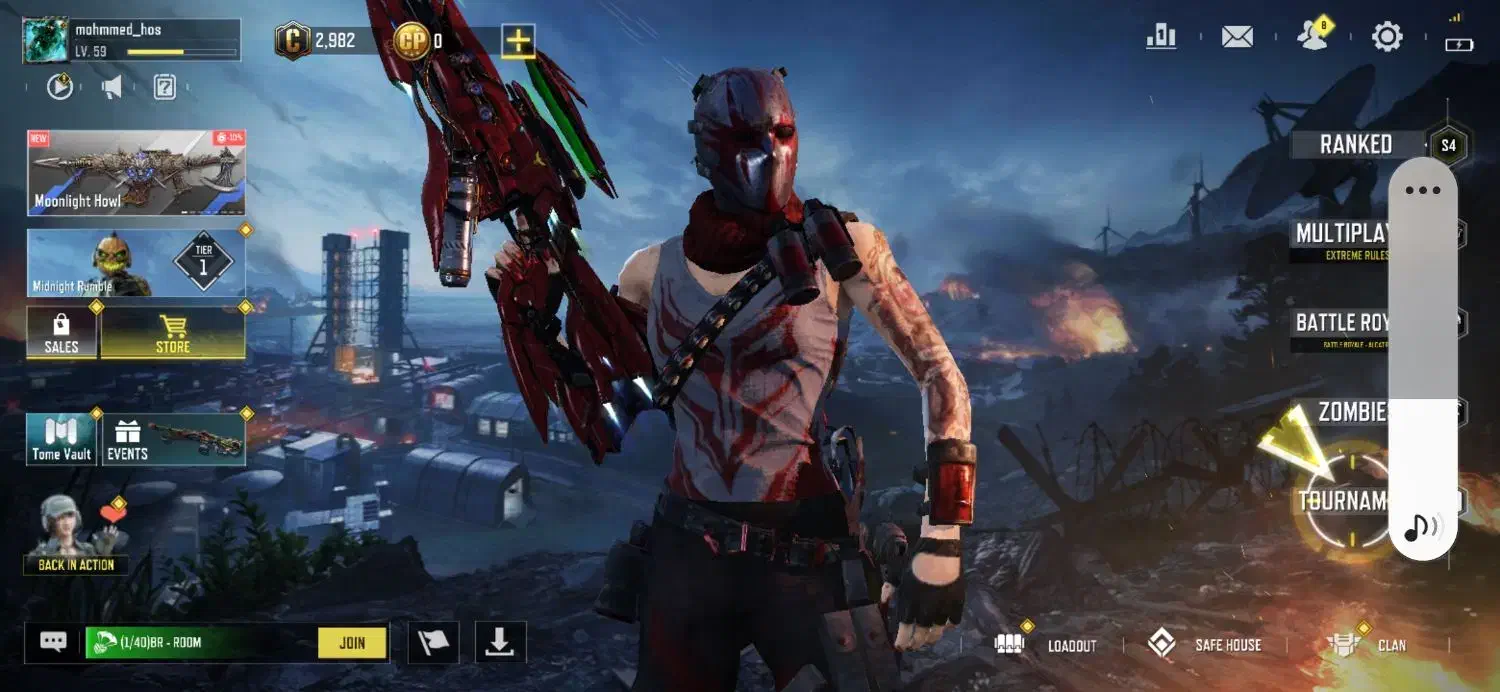Open the Midnight Rumble battle pass

pos(136,263)
